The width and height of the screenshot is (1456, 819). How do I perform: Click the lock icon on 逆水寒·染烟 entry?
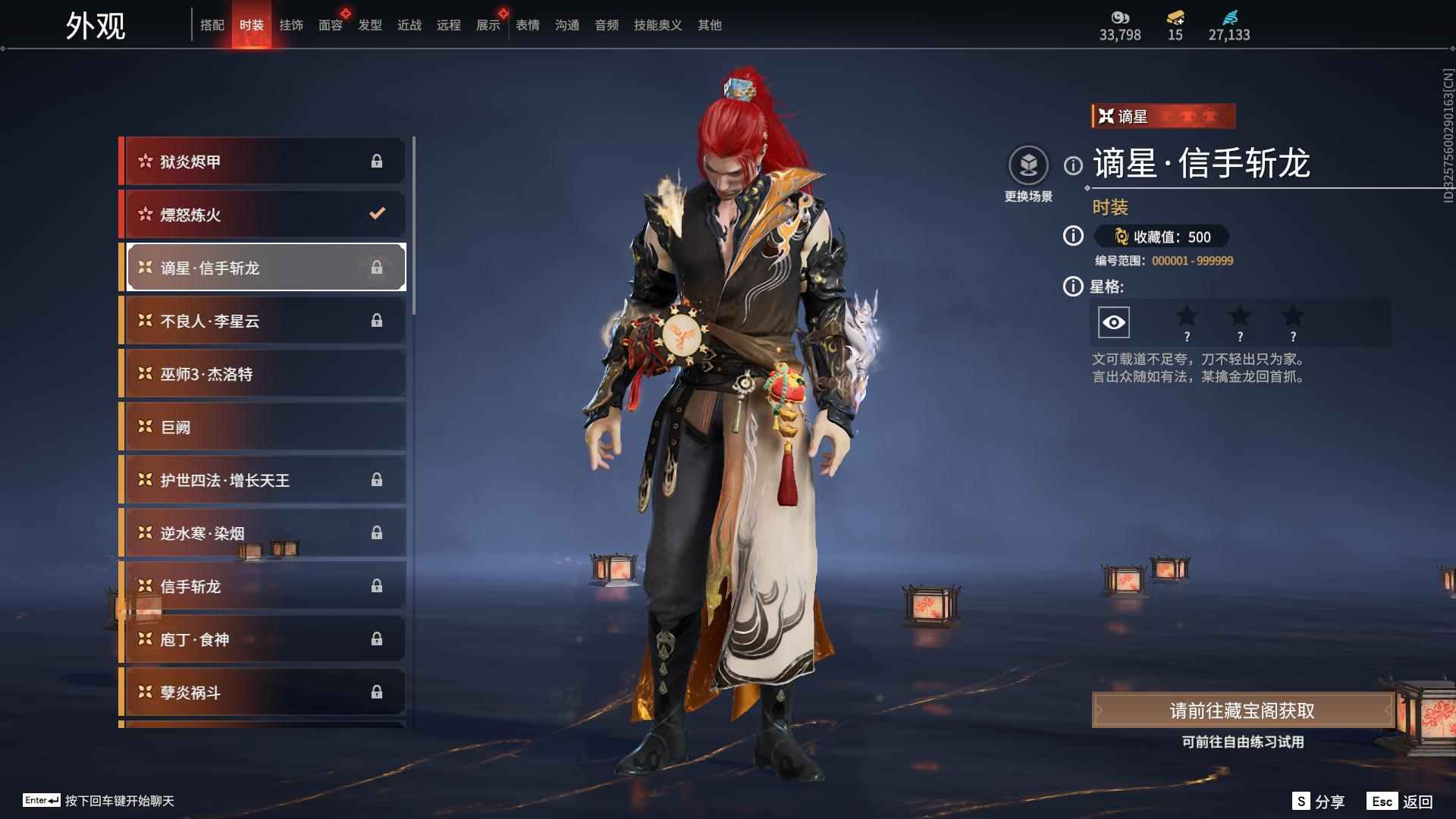coord(377,532)
